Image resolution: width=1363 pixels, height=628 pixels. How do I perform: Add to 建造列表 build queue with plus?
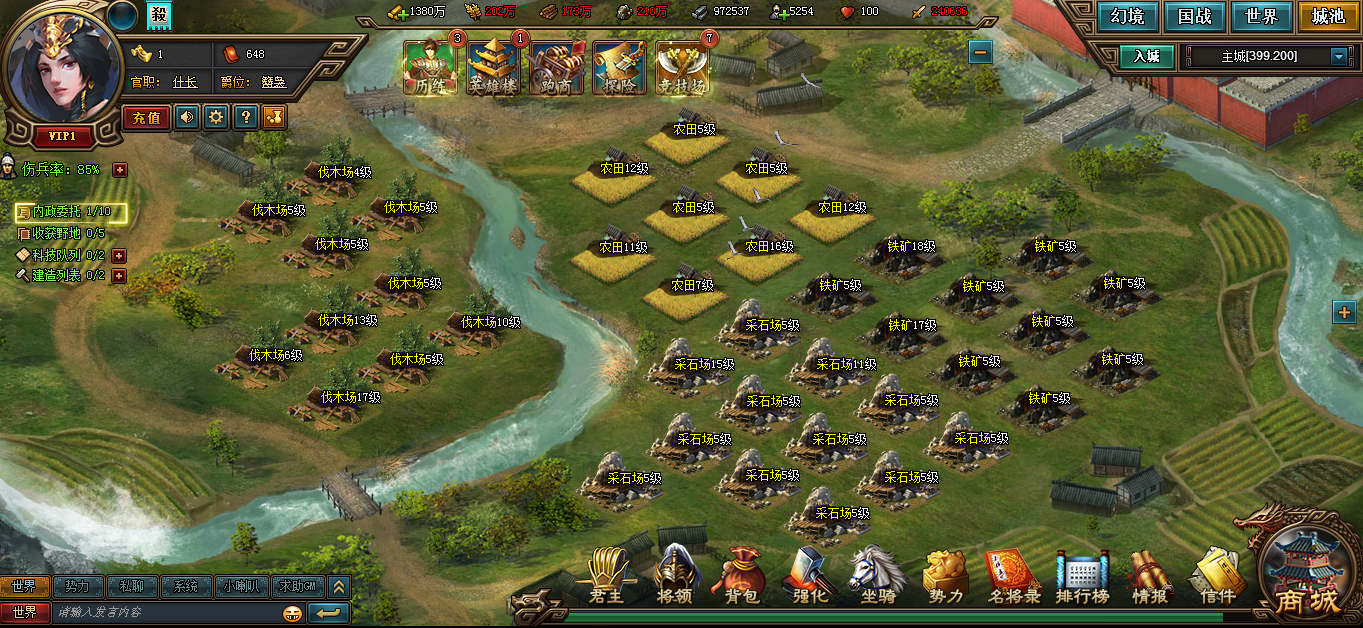119,276
